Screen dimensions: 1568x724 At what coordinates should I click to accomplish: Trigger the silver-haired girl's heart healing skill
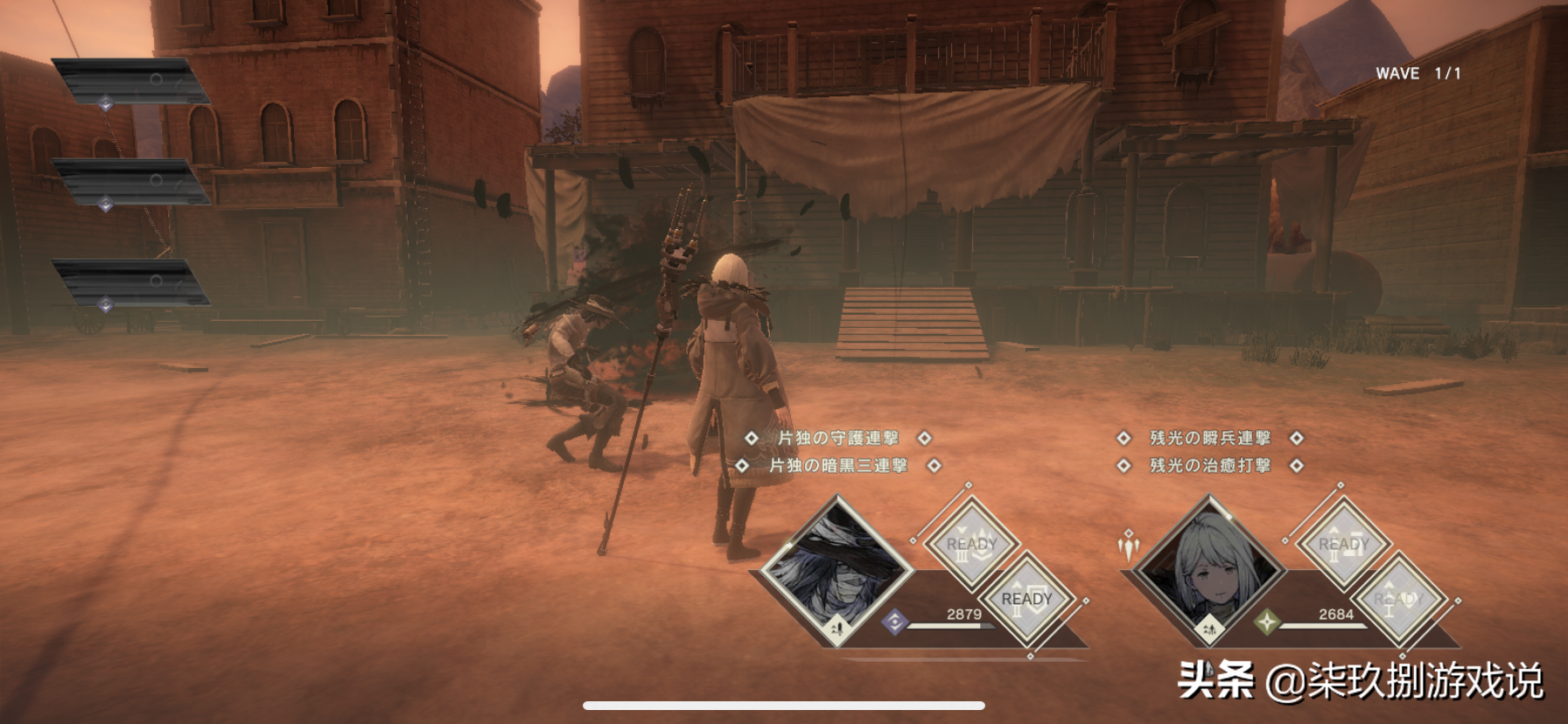[x=1398, y=600]
